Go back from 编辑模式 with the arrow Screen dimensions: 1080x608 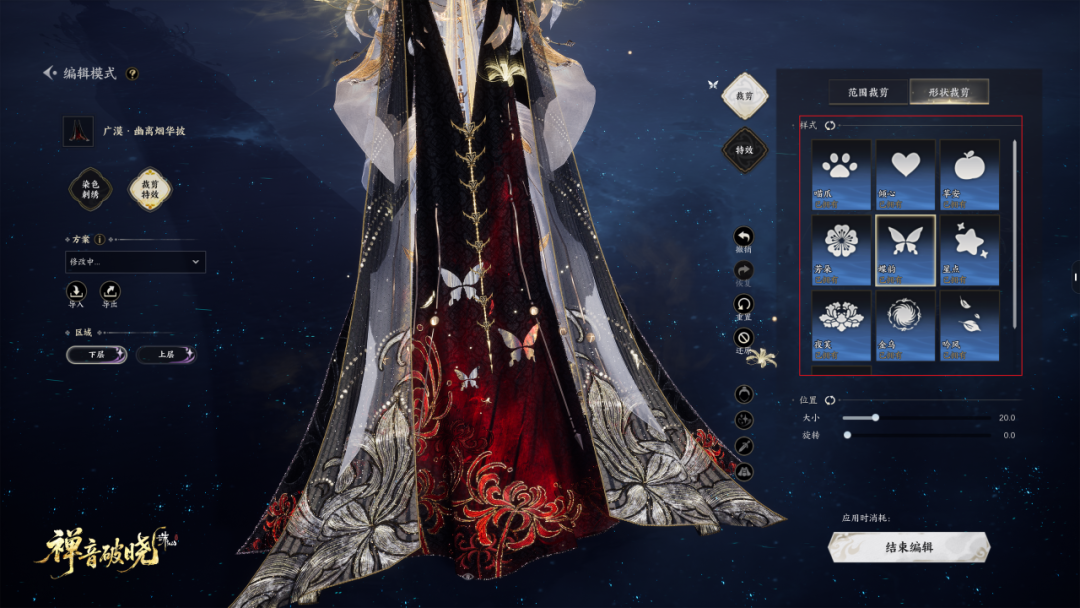[49, 73]
